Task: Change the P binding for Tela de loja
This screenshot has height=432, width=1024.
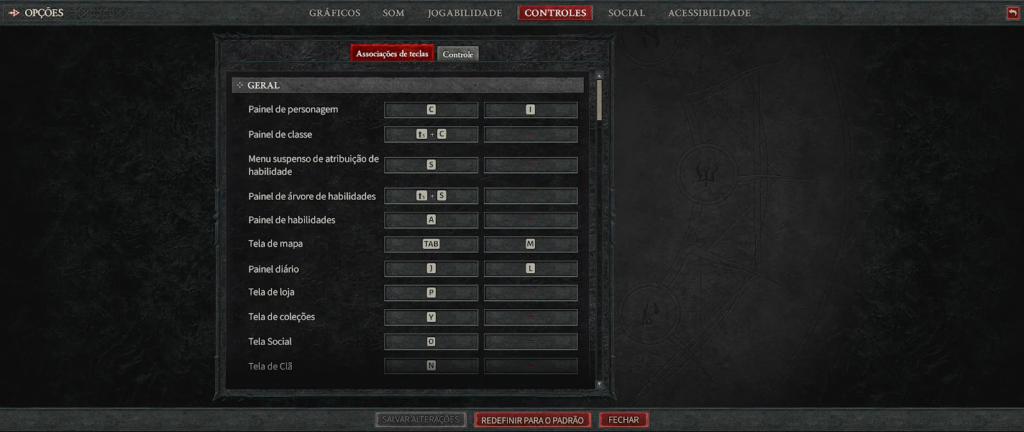Action: coord(431,293)
